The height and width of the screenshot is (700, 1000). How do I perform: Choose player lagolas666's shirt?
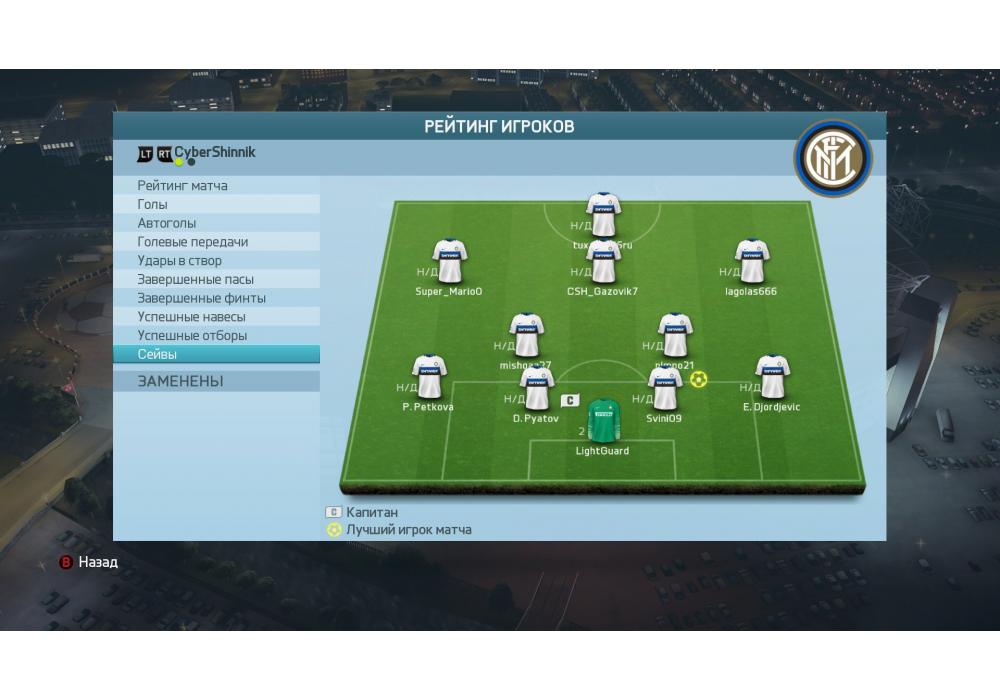pos(751,262)
